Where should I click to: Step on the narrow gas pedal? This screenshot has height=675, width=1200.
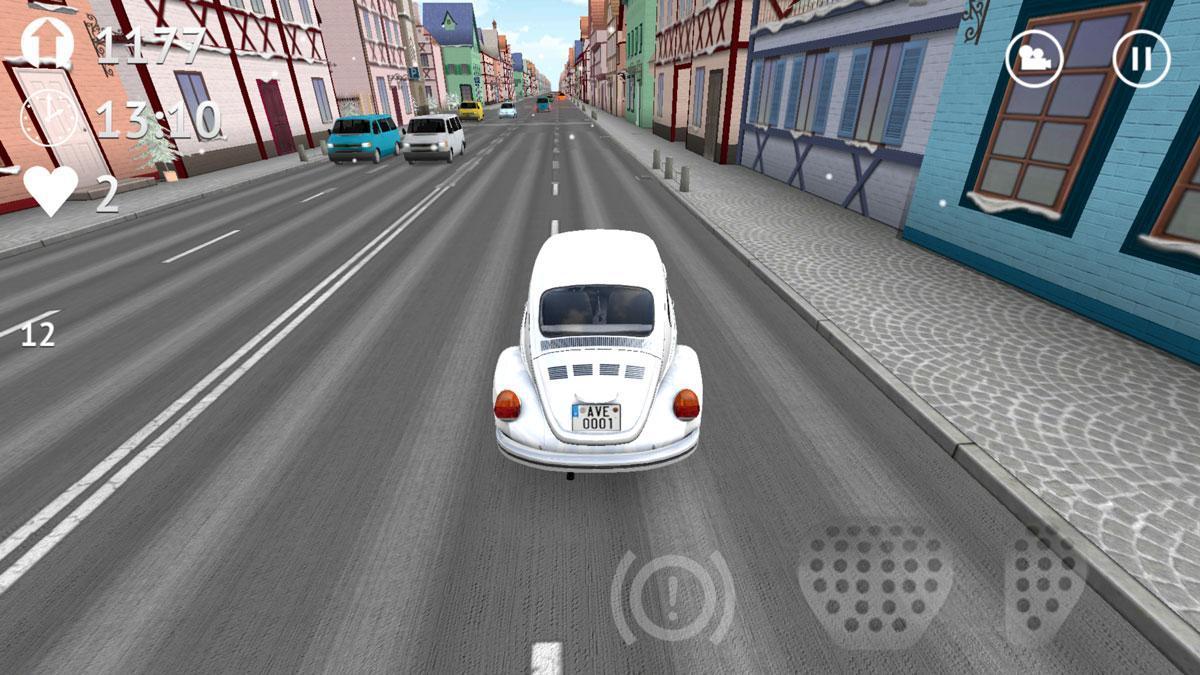(x=1043, y=582)
